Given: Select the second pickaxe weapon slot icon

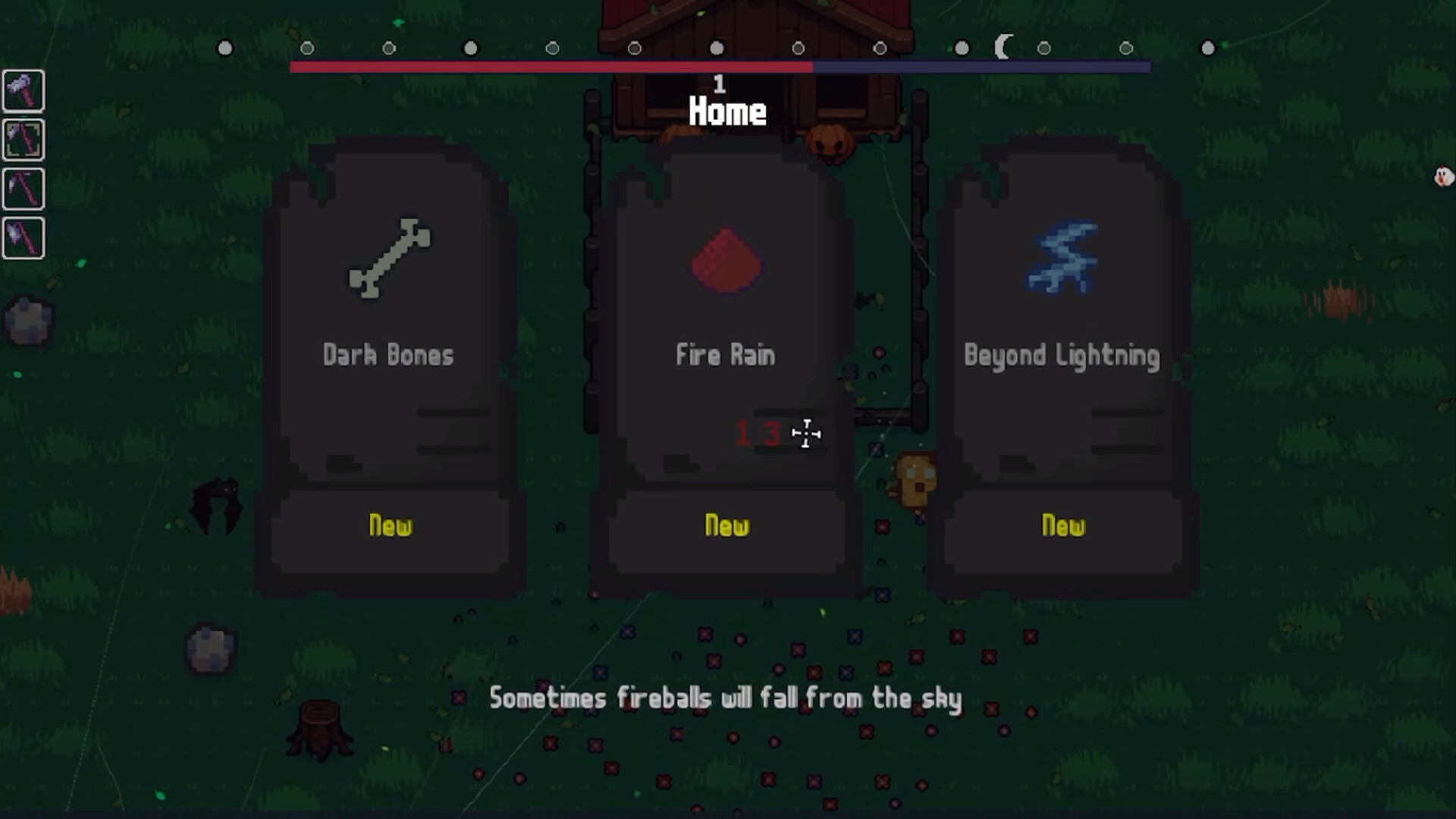Looking at the screenshot, I should [x=23, y=140].
